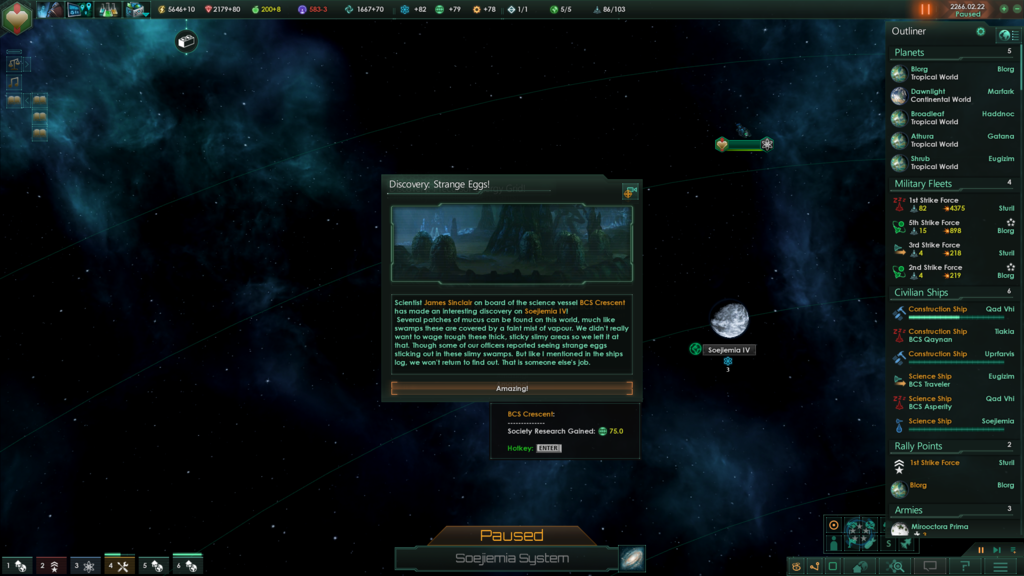Confirm the discovery with the Amazing! button
The width and height of the screenshot is (1024, 576).
(x=511, y=388)
